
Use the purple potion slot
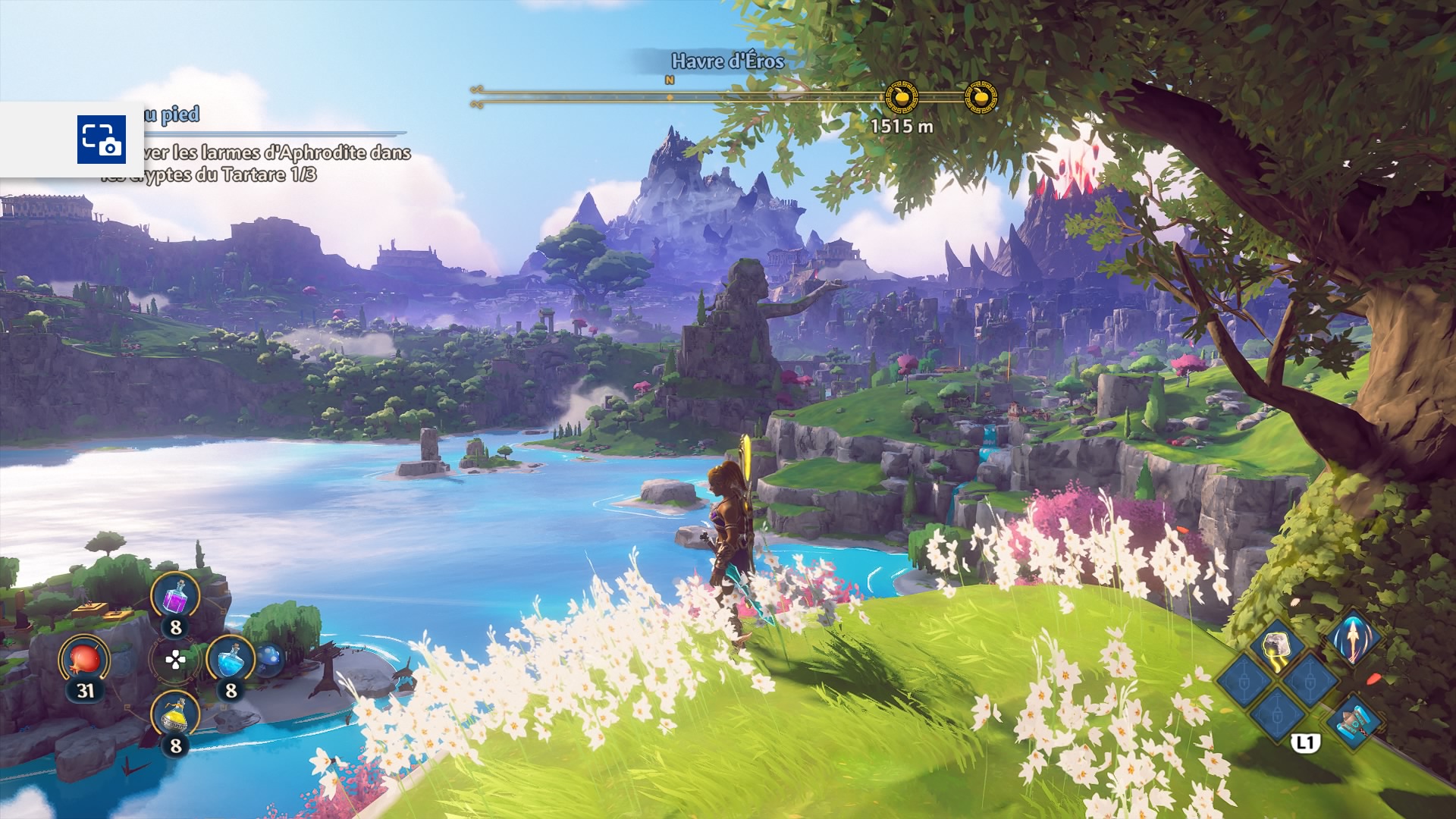(175, 596)
